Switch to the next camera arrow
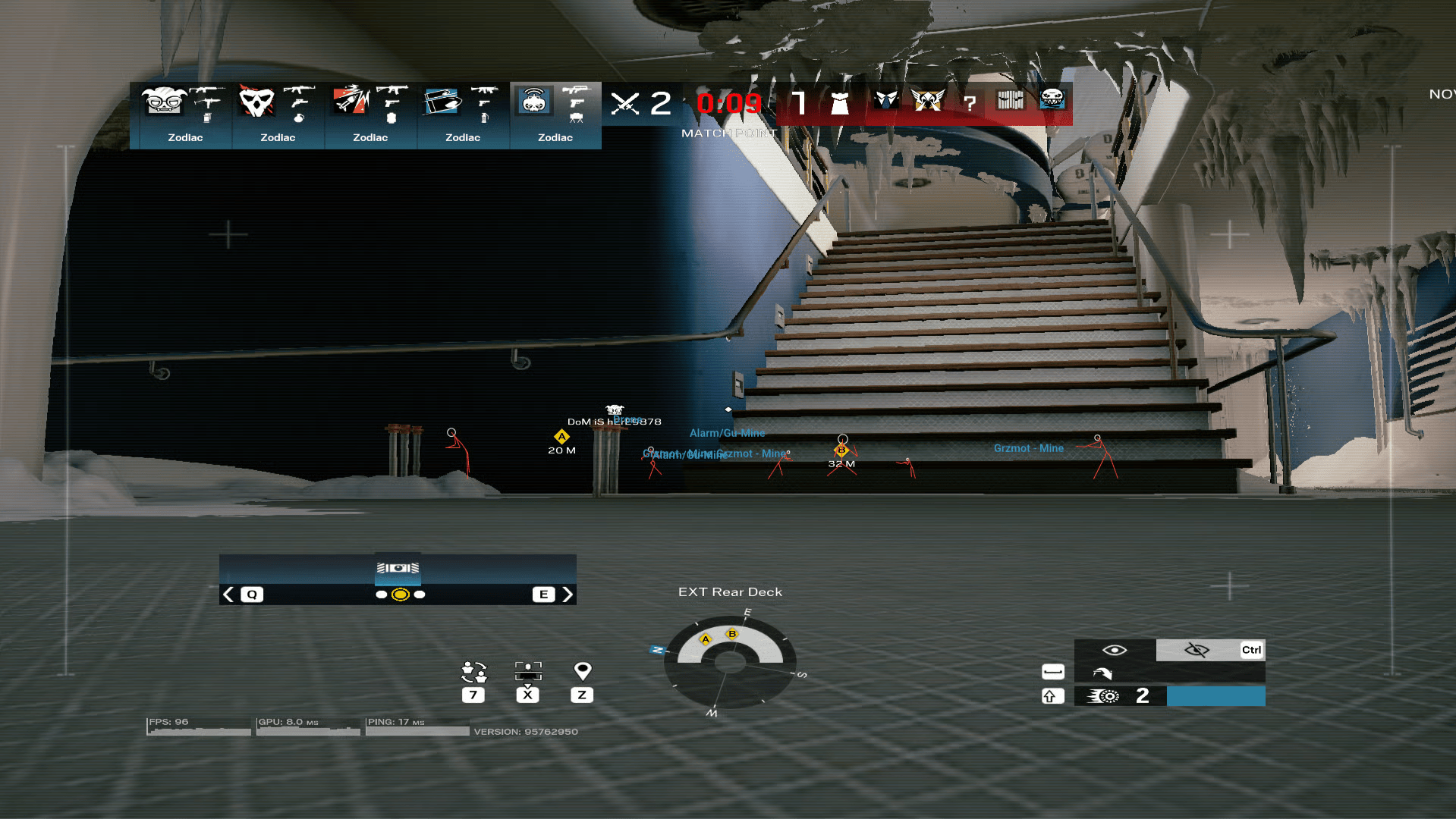Image resolution: width=1456 pixels, height=819 pixels. tap(567, 595)
